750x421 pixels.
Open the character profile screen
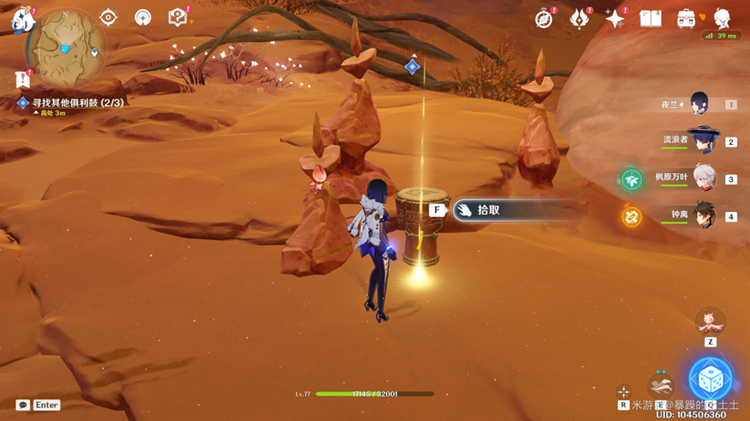(721, 18)
